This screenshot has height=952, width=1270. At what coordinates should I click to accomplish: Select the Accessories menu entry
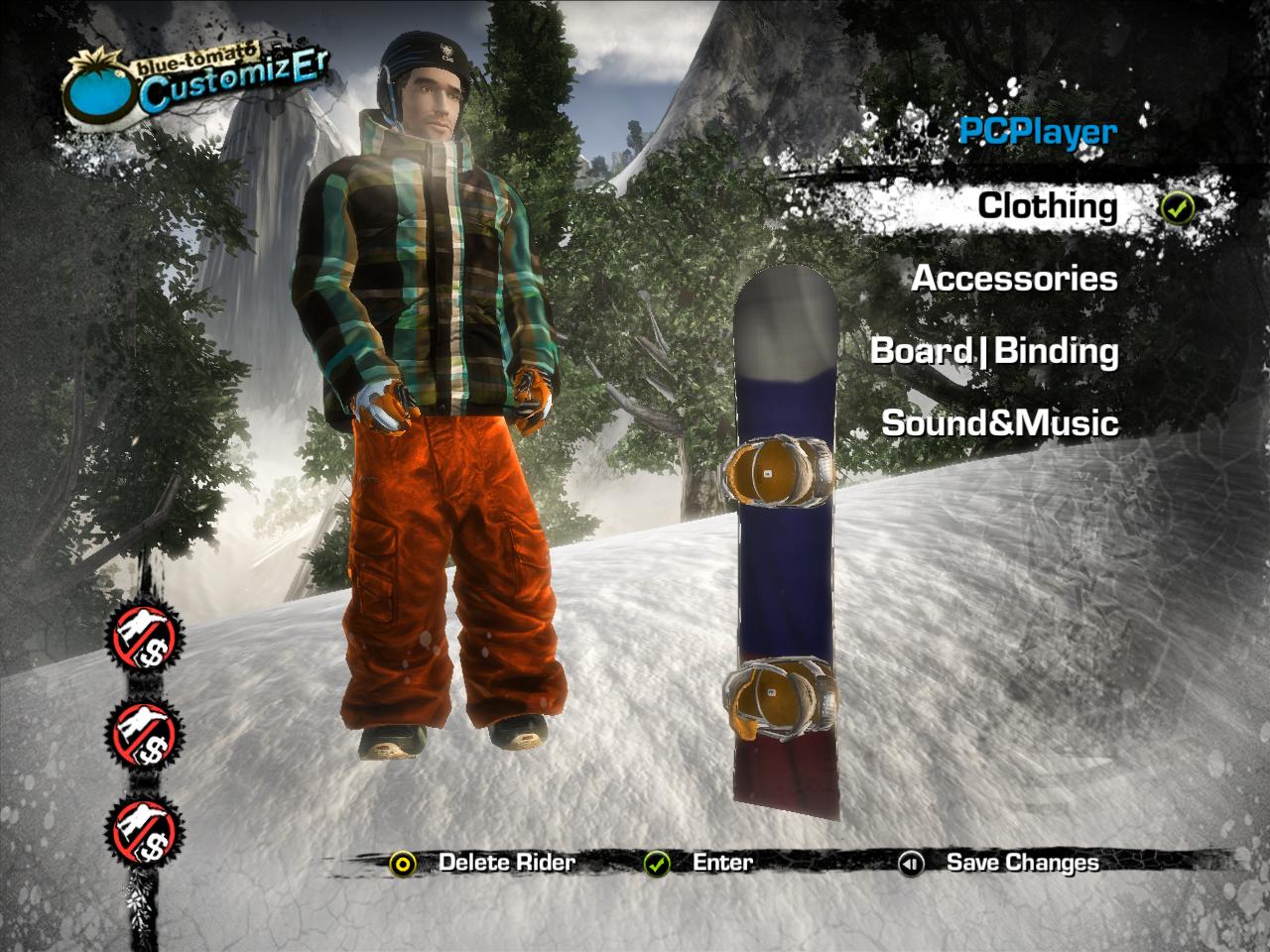pos(1014,279)
